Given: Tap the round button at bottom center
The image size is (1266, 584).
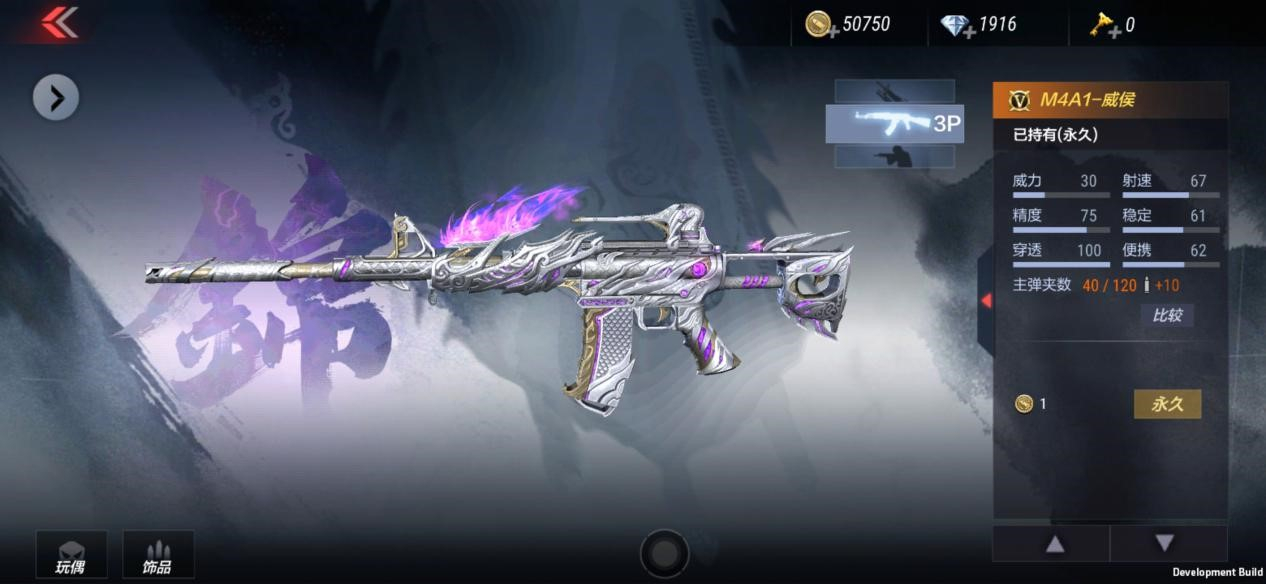Looking at the screenshot, I should 664,552.
